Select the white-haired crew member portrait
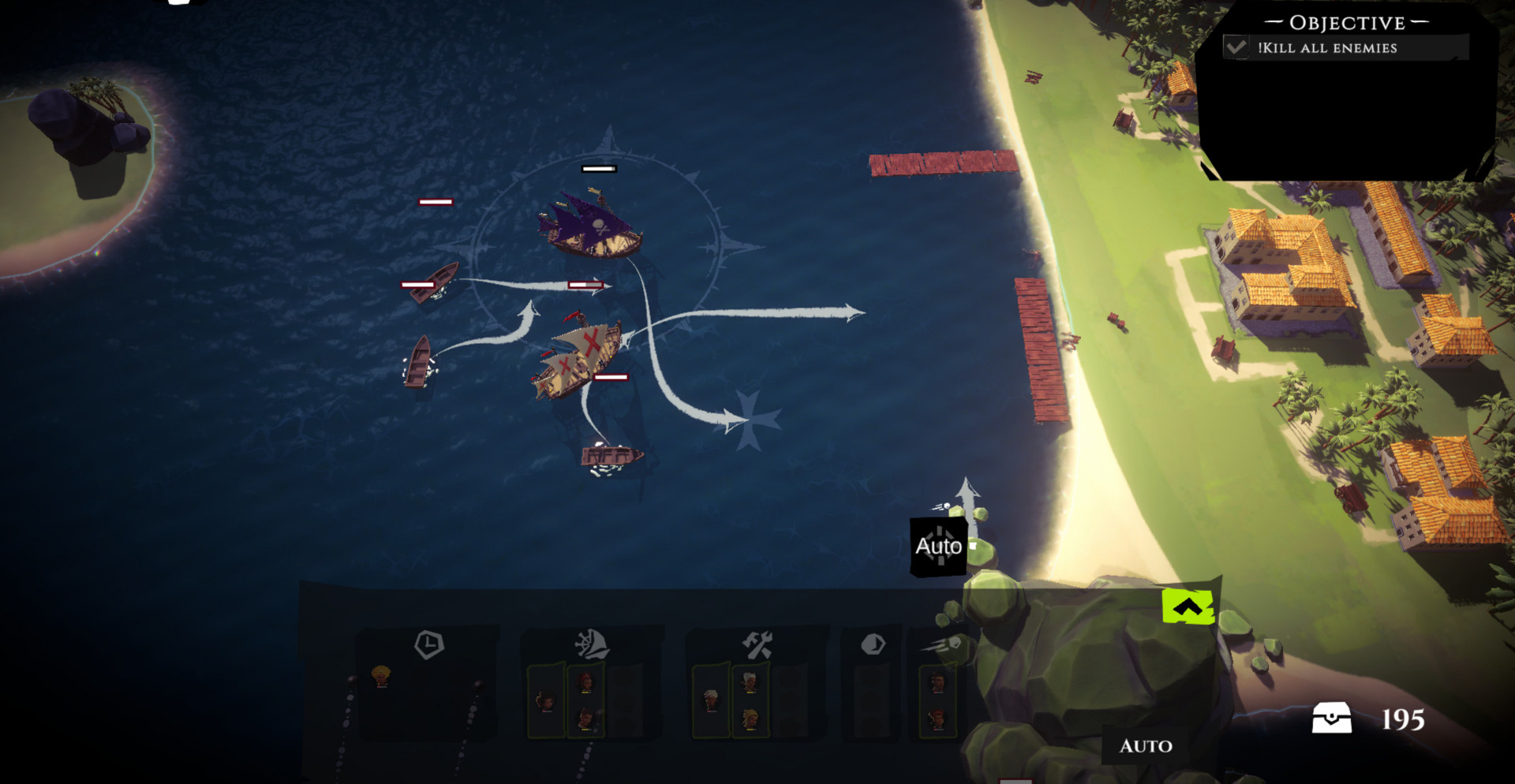This screenshot has width=1515, height=784. click(x=711, y=700)
